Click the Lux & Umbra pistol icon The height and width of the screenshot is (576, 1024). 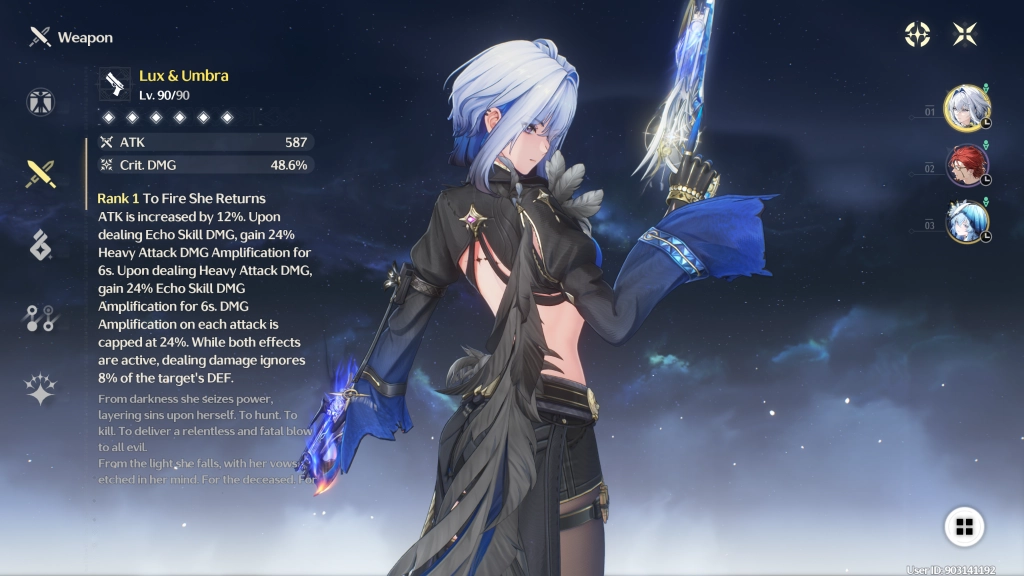(115, 84)
